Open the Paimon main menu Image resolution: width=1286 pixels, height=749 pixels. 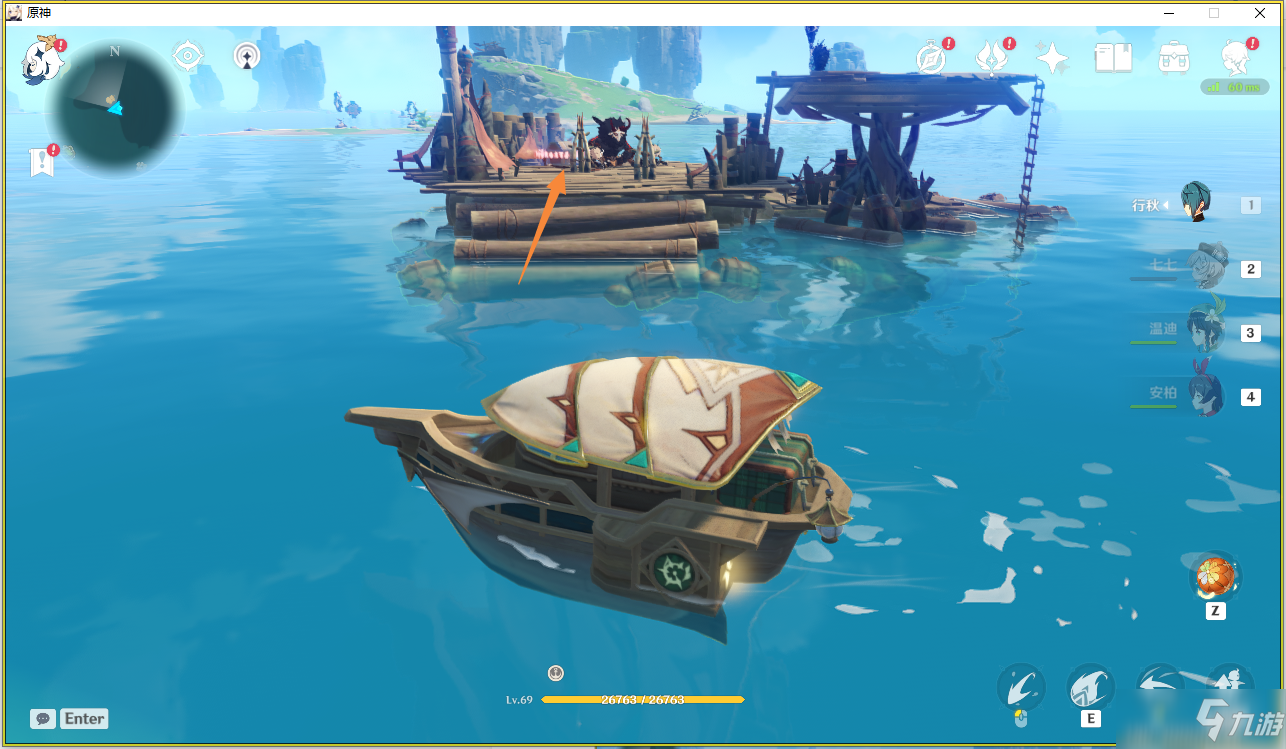point(43,59)
